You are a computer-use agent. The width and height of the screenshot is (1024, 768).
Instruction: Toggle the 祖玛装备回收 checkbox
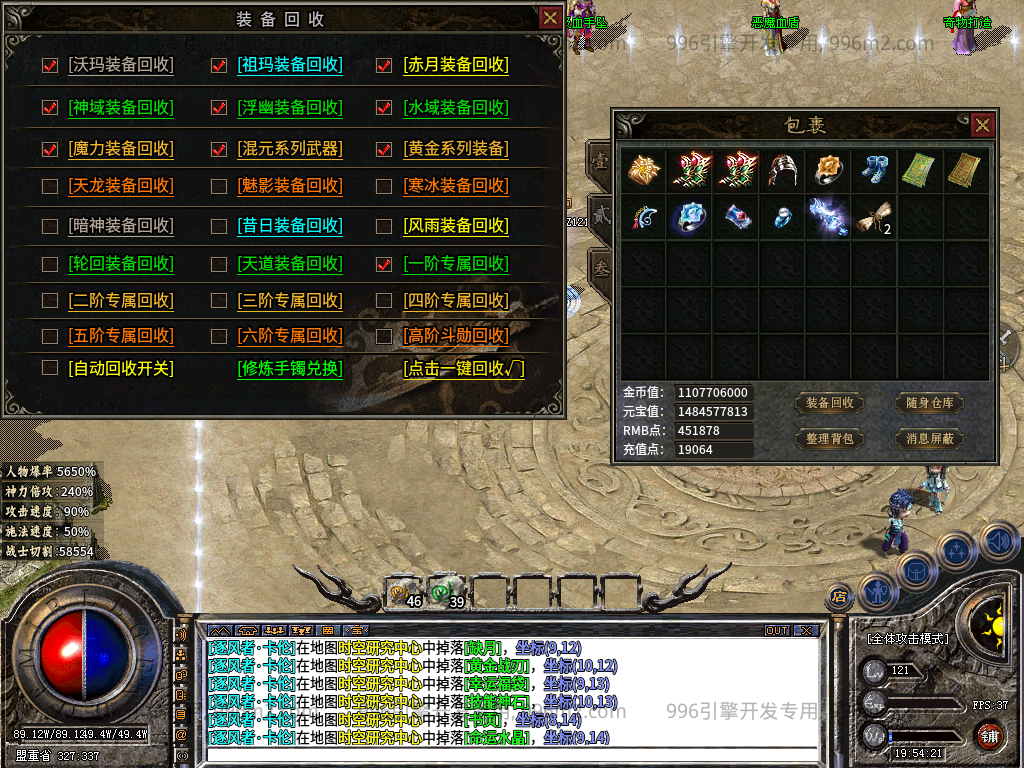(219, 66)
